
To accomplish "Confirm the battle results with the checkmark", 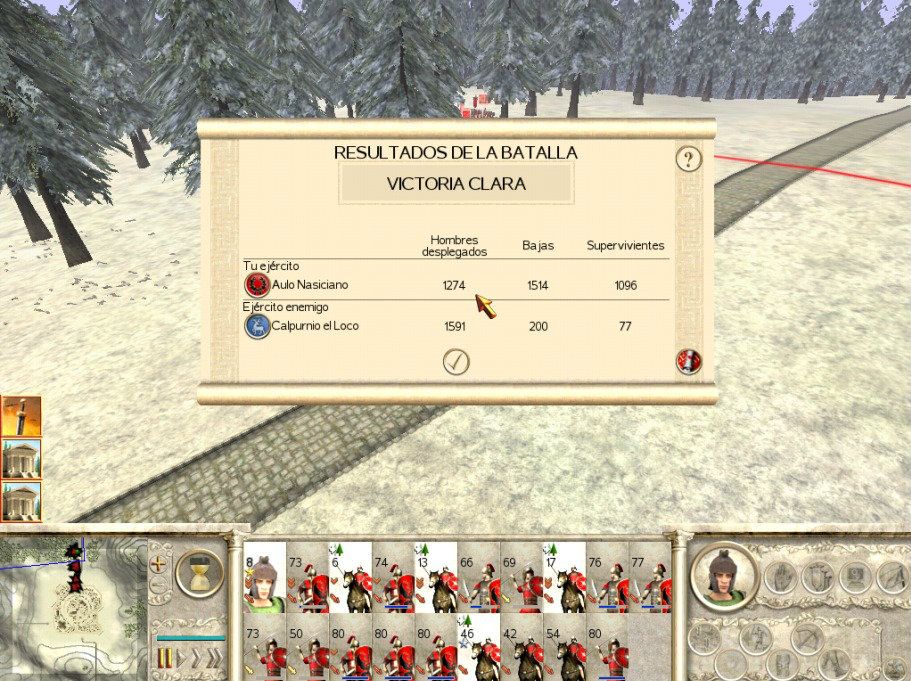I will 456,362.
